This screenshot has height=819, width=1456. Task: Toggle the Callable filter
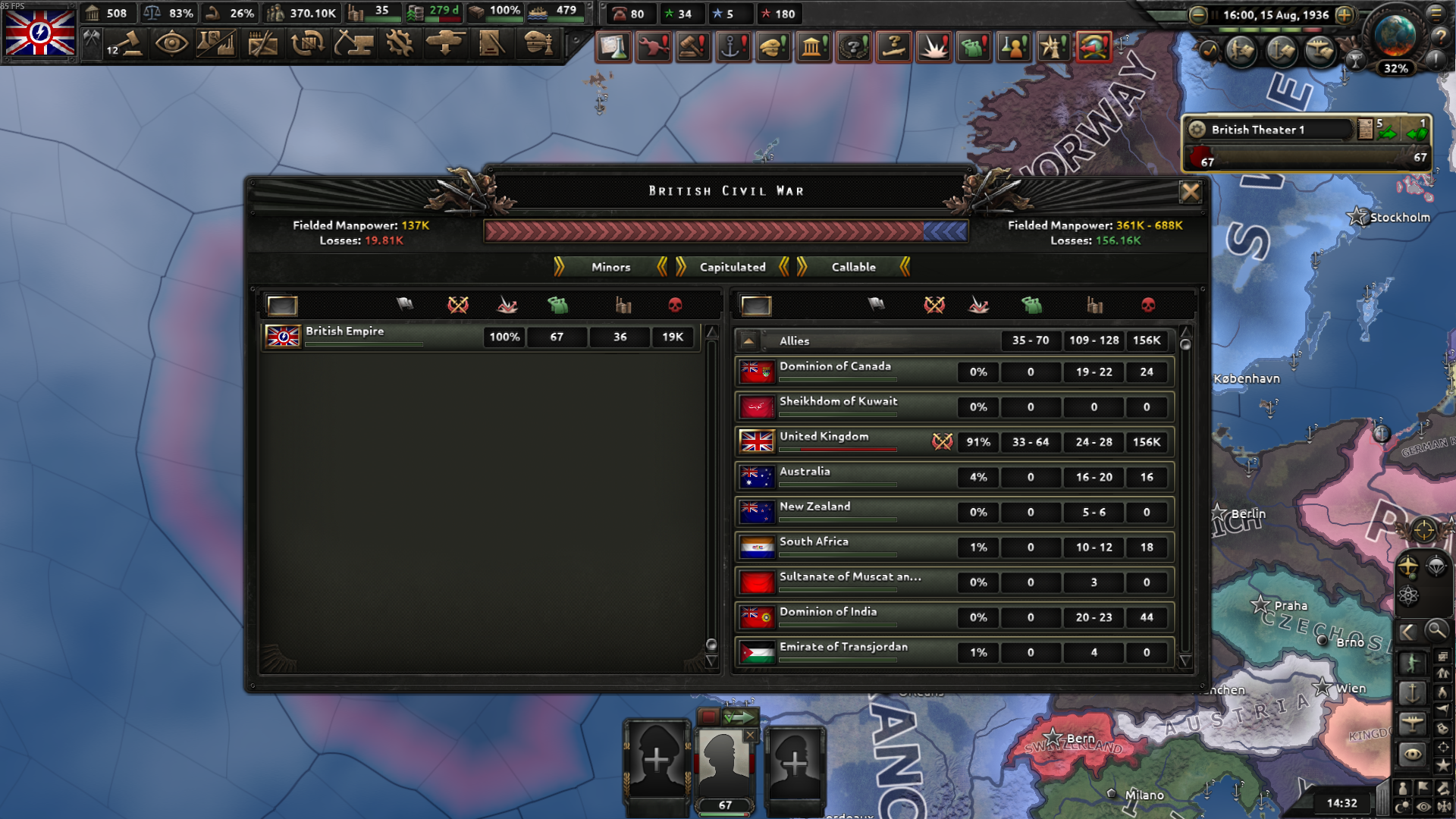[855, 267]
